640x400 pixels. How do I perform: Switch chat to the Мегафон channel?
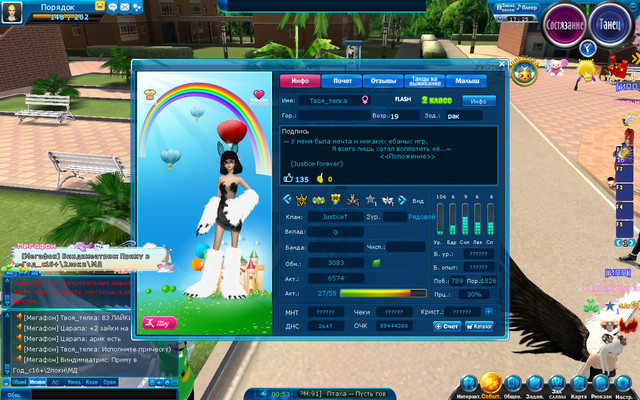(38, 382)
